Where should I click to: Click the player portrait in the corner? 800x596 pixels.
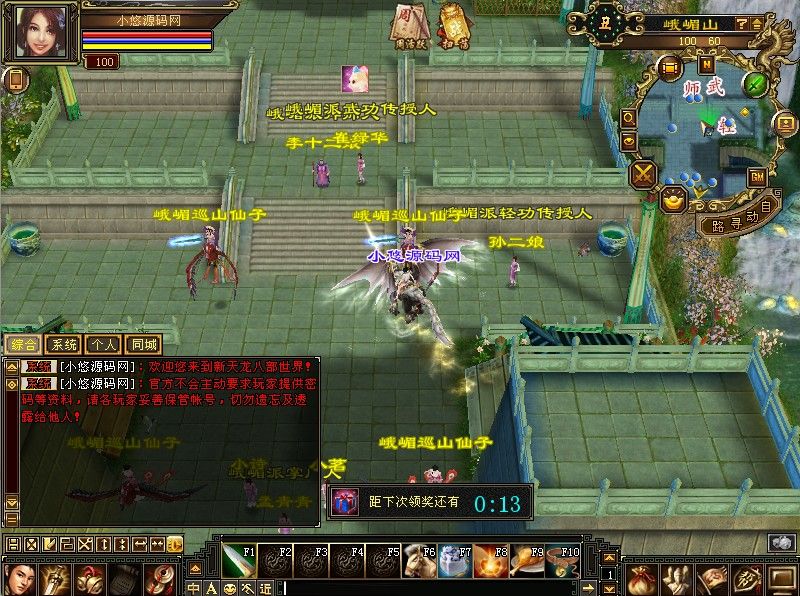pos(42,32)
